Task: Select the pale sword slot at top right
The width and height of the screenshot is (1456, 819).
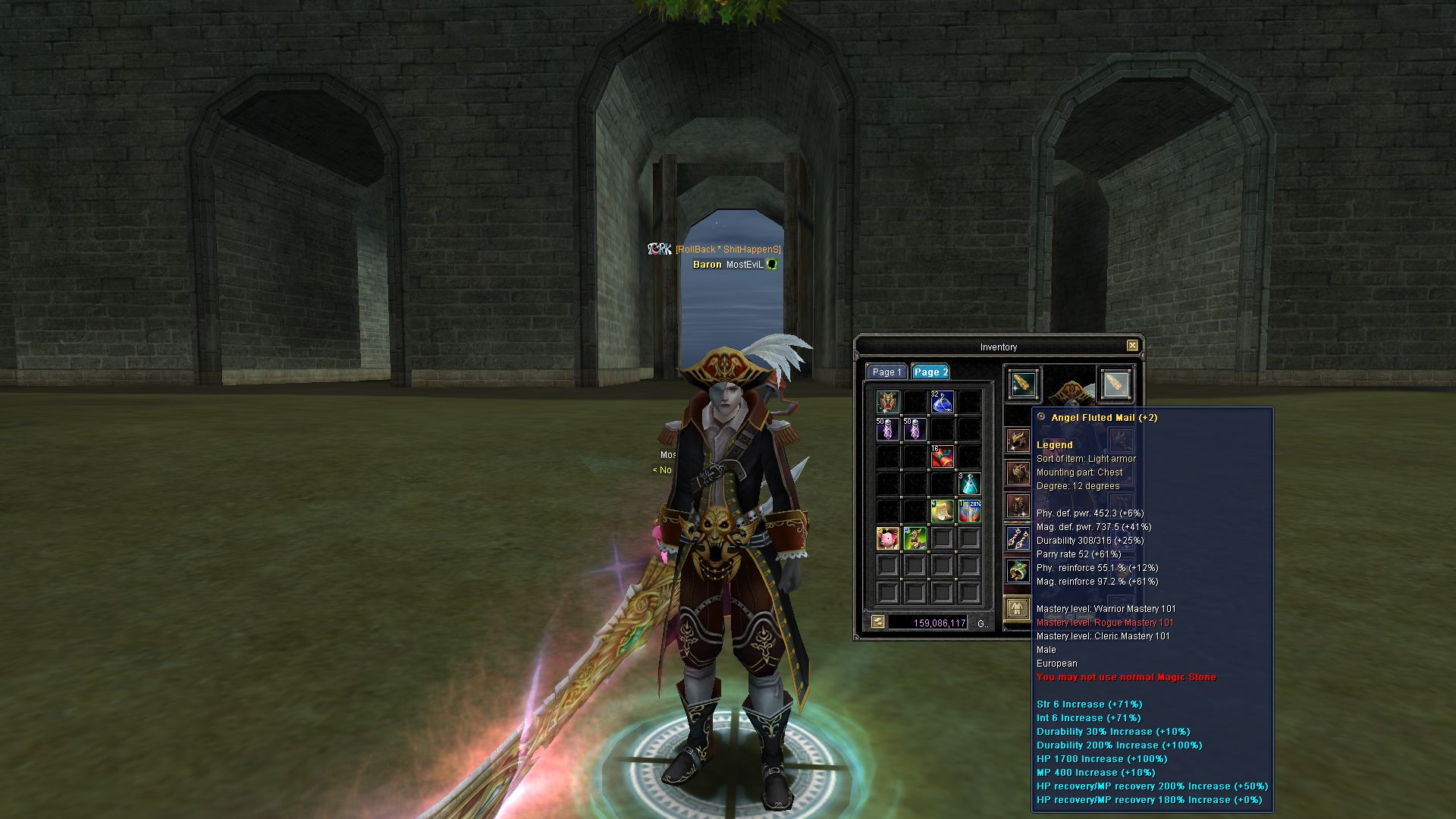Action: [x=1115, y=384]
